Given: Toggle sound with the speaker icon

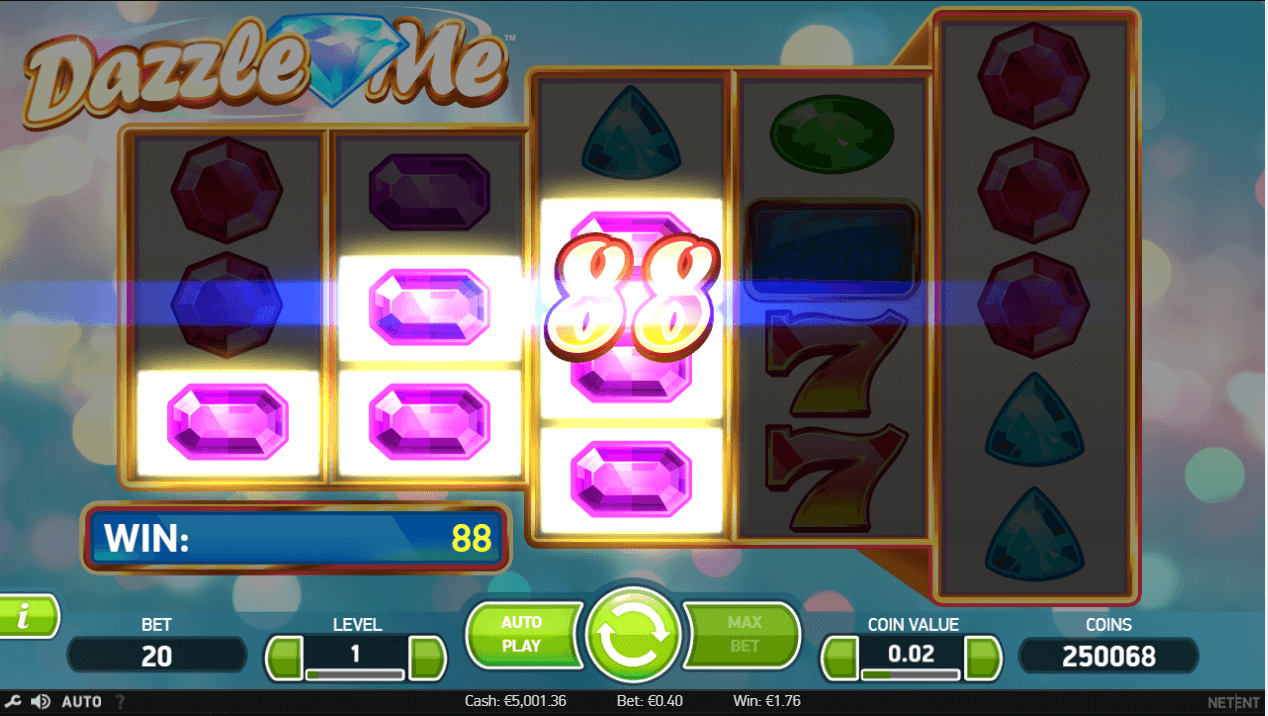Looking at the screenshot, I should [x=41, y=701].
